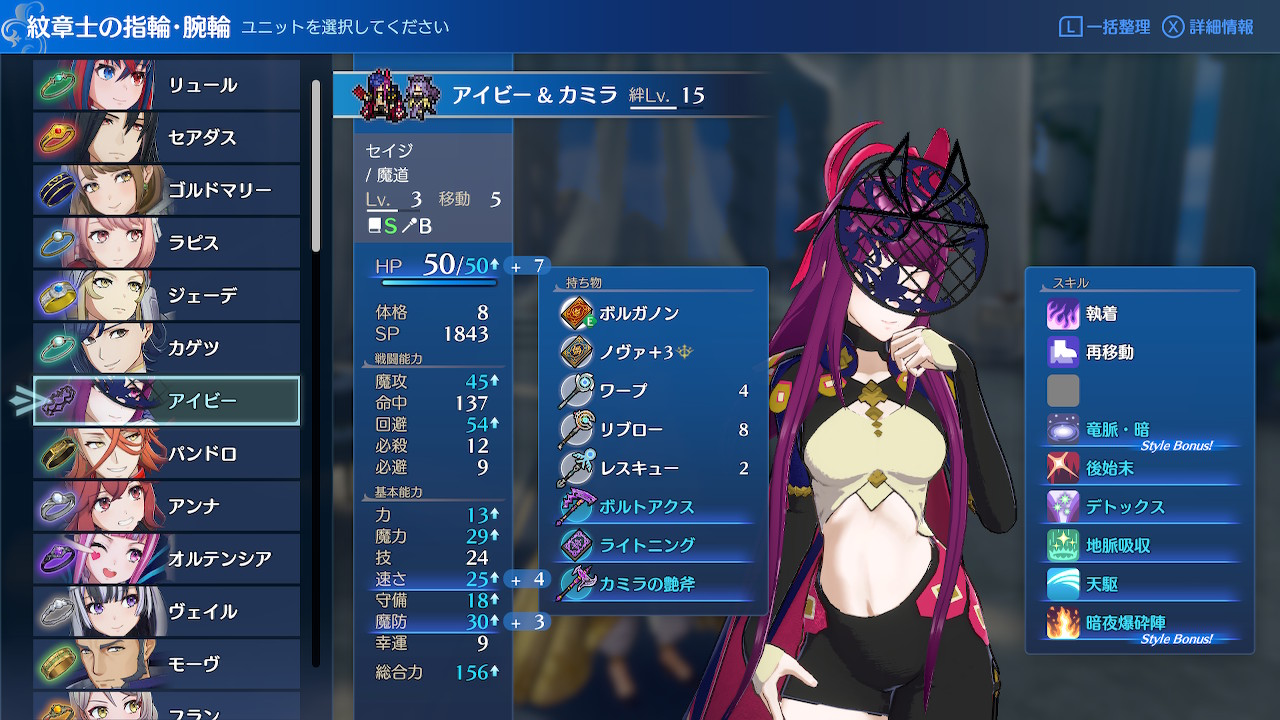Select the ヴェイル unit row
Image resolution: width=1280 pixels, height=720 pixels.
pyautogui.click(x=167, y=611)
